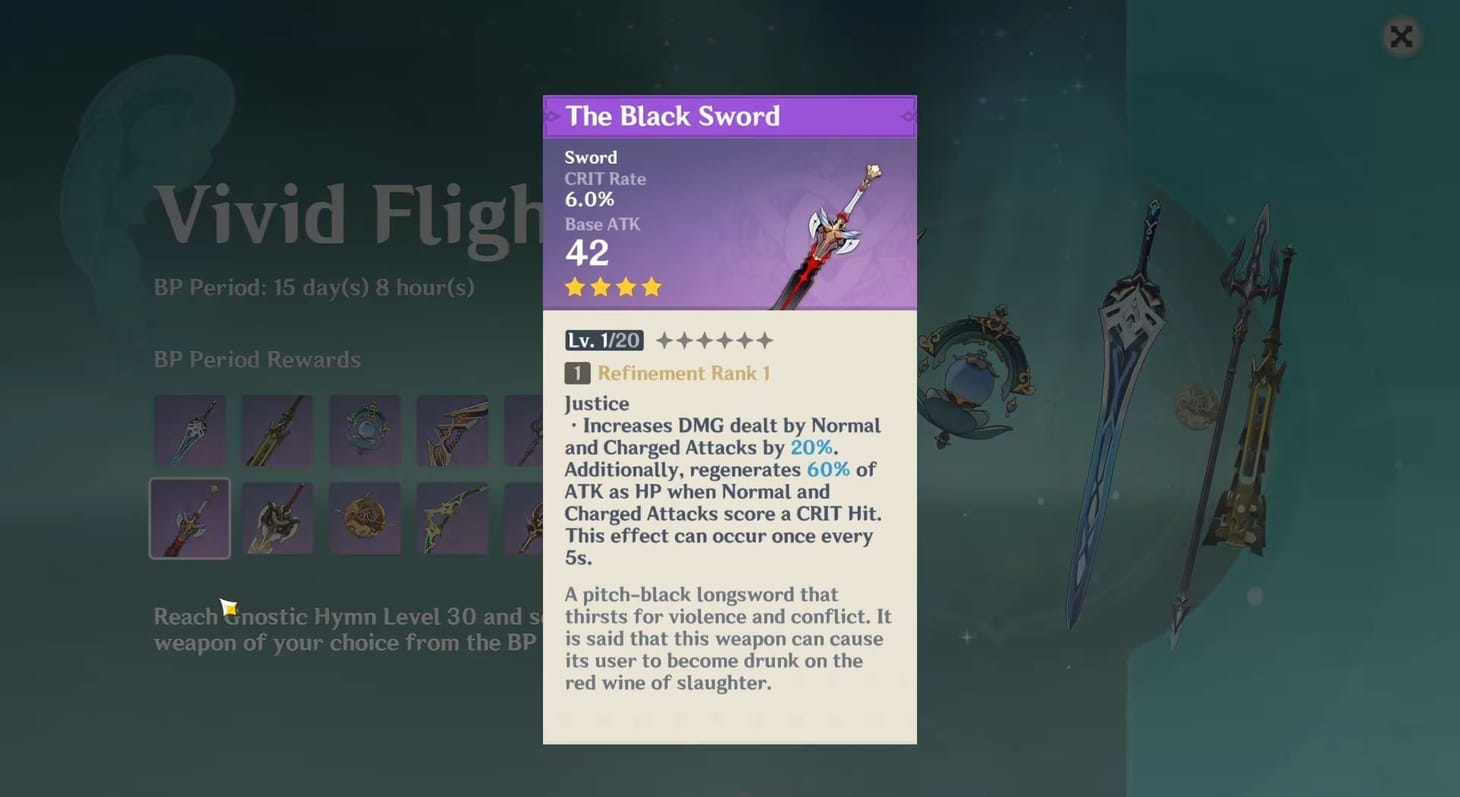Click the BP Period Rewards heading
Screen dimensions: 1460x797
point(256,359)
